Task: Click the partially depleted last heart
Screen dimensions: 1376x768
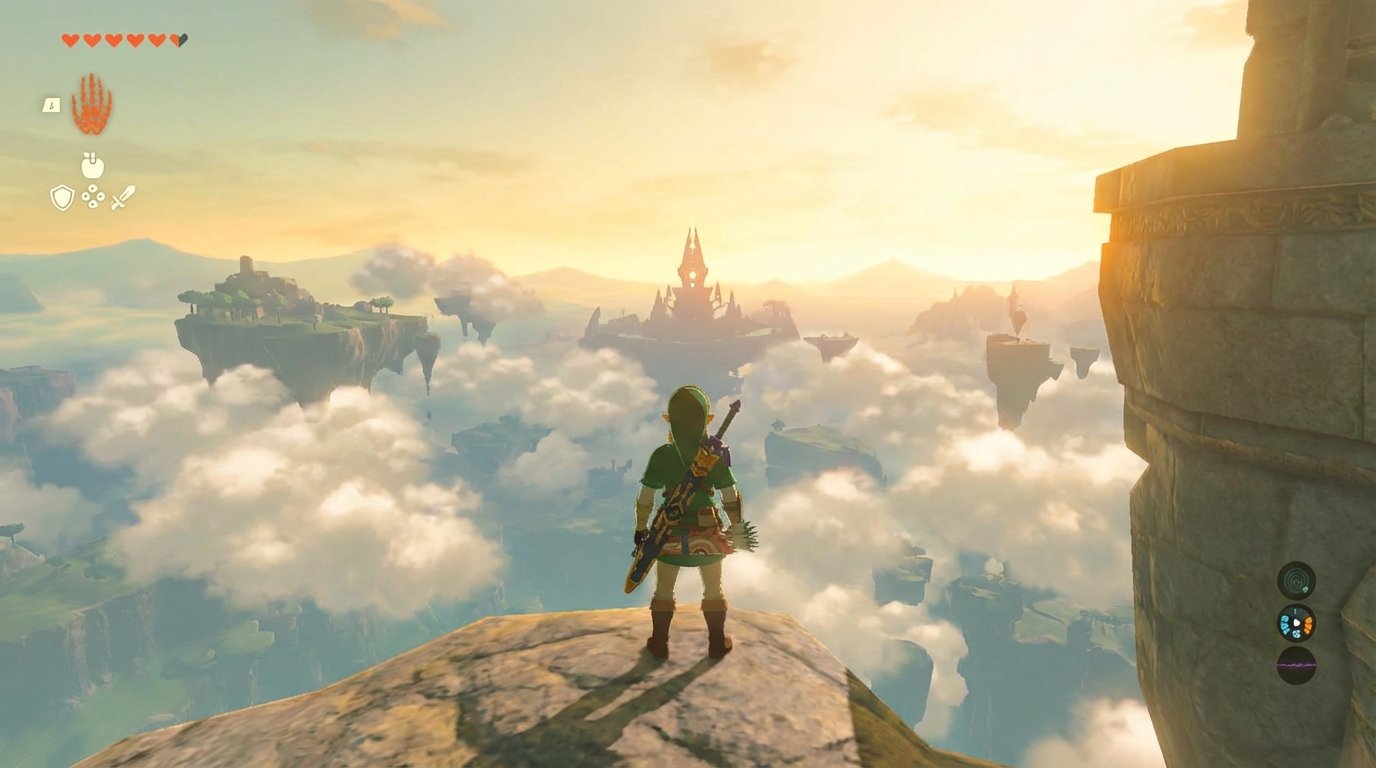Action: pos(177,40)
